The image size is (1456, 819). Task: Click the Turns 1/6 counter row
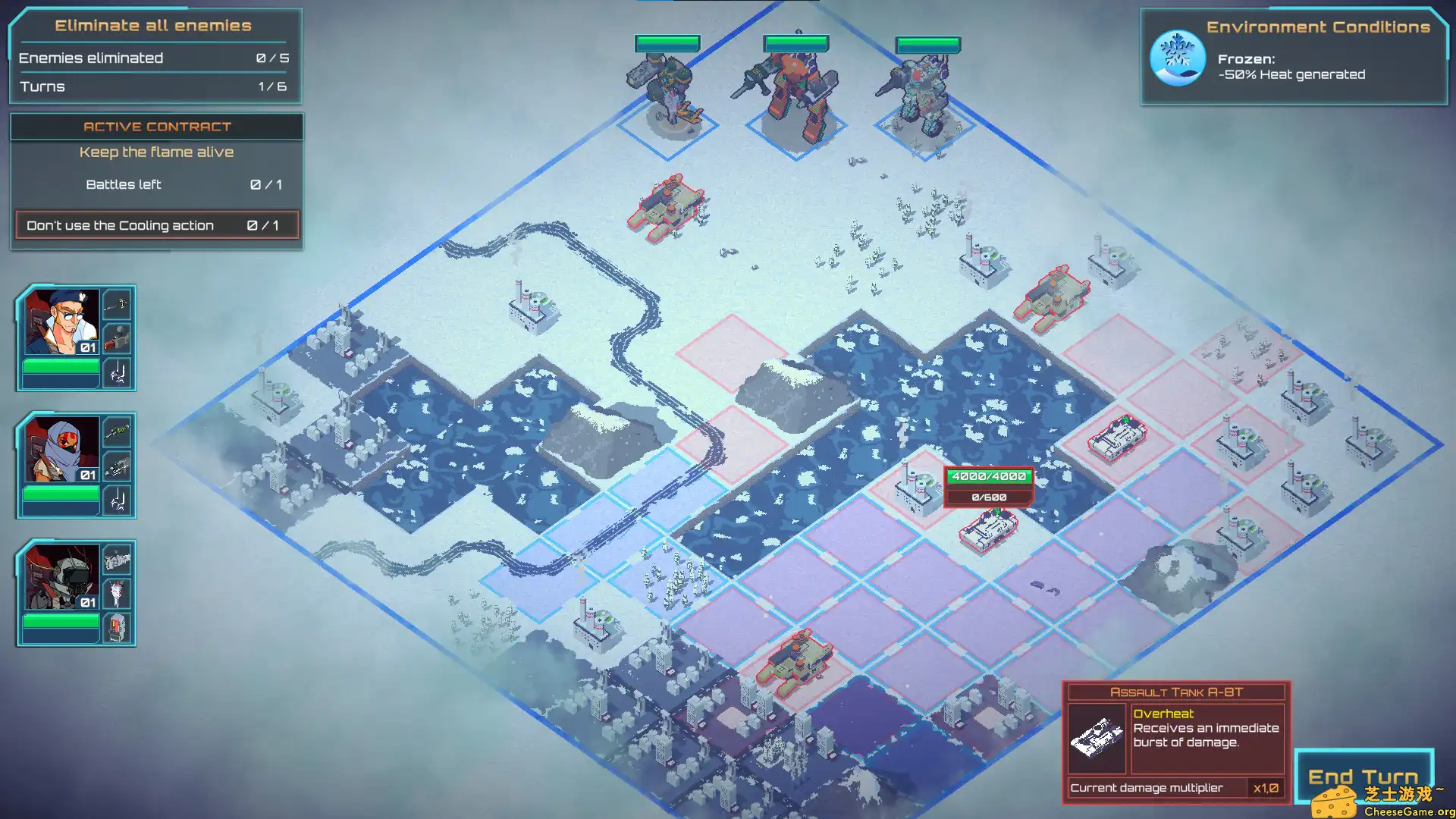pos(152,86)
